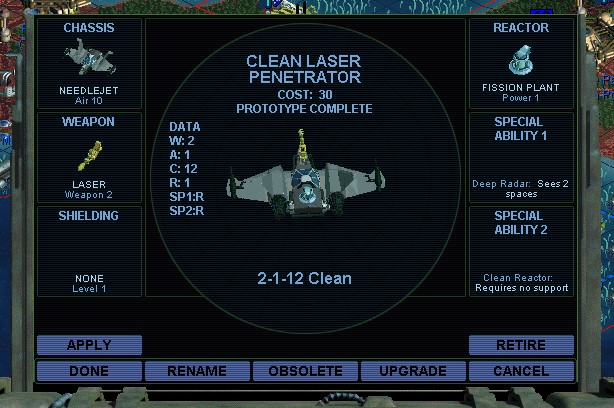Mark this design as Obsolete
Screen dimensions: 614x408
pyautogui.click(x=305, y=371)
